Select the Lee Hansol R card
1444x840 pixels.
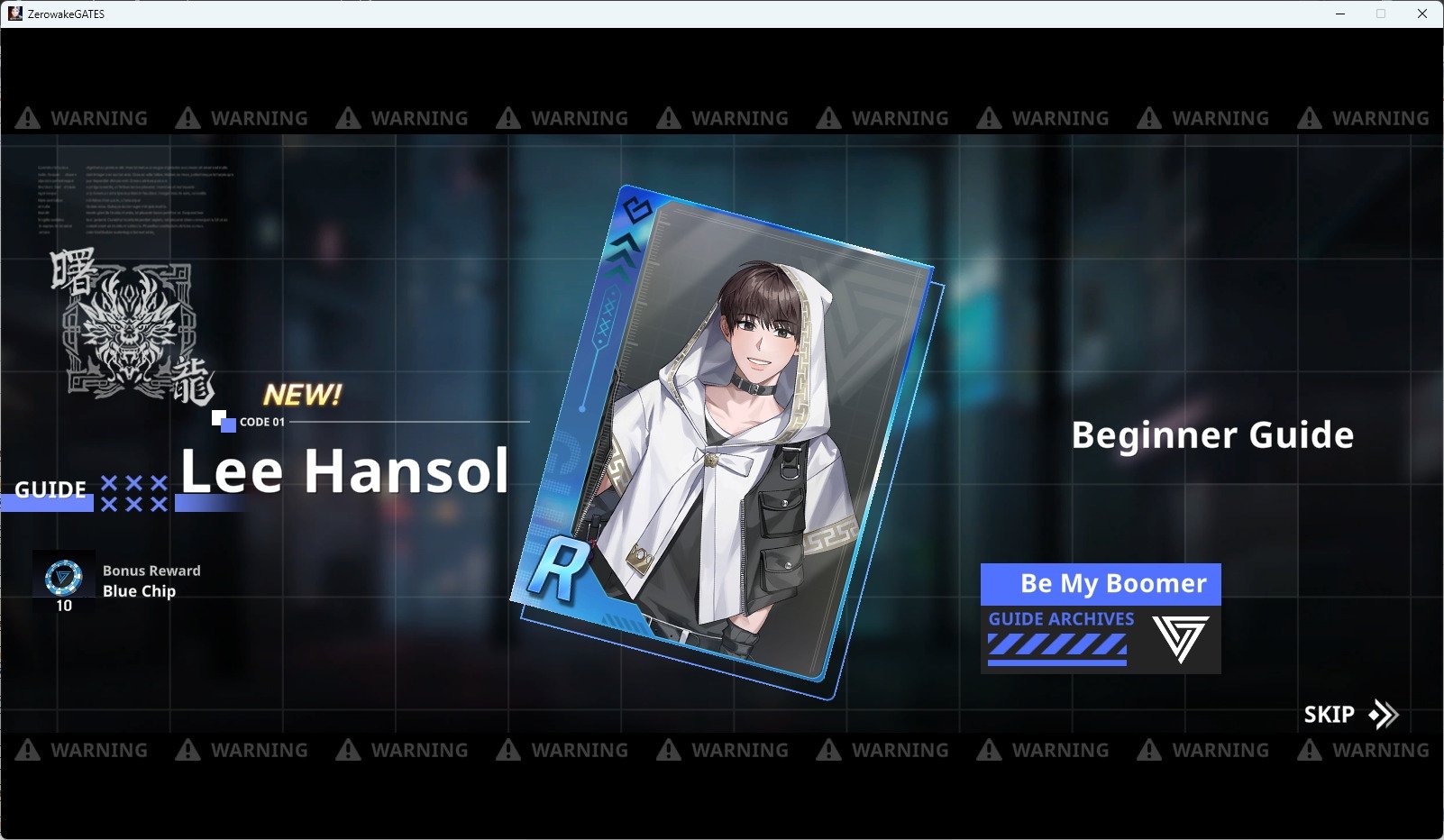pos(726,442)
